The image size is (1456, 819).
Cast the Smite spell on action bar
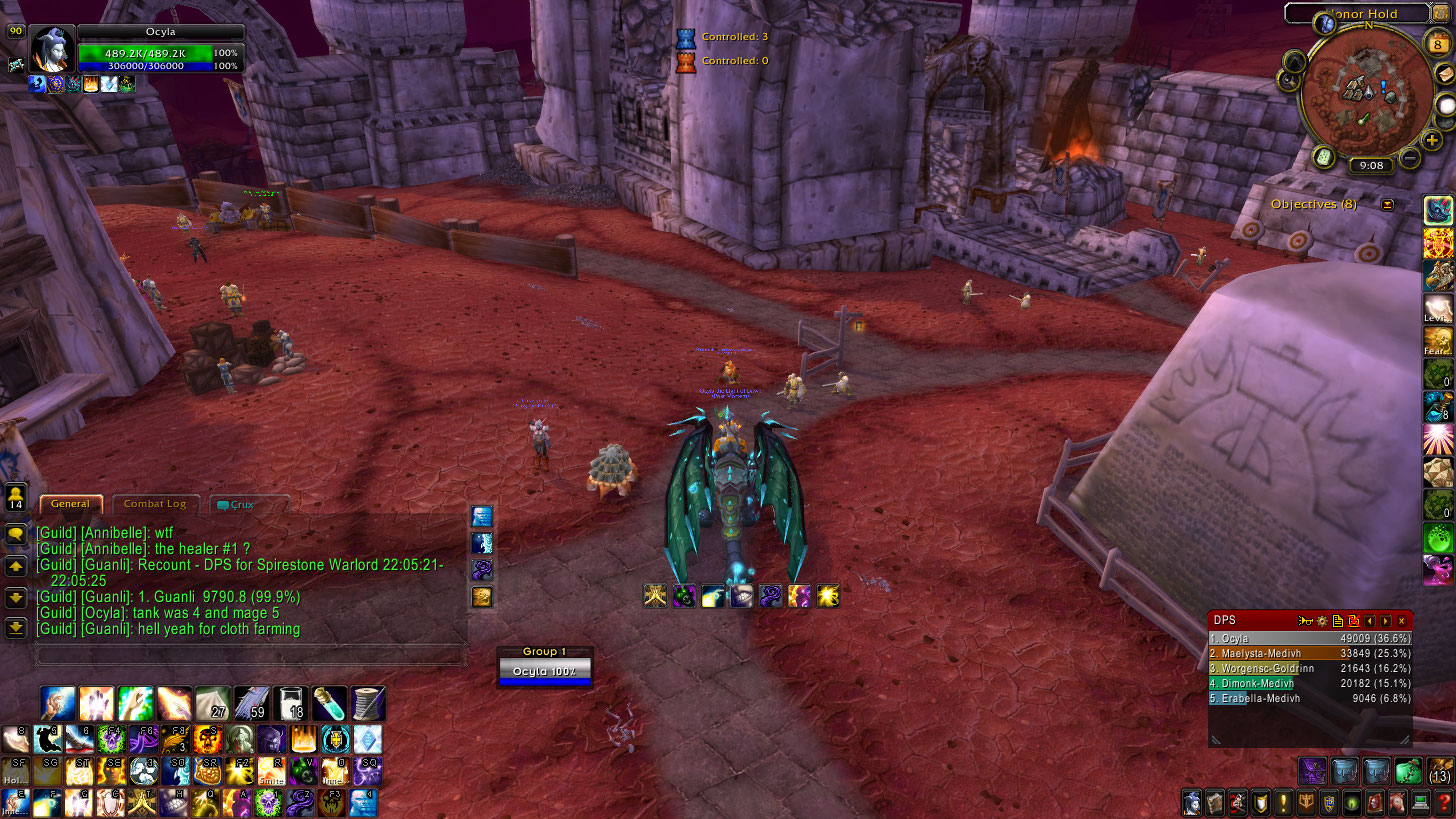click(270, 771)
